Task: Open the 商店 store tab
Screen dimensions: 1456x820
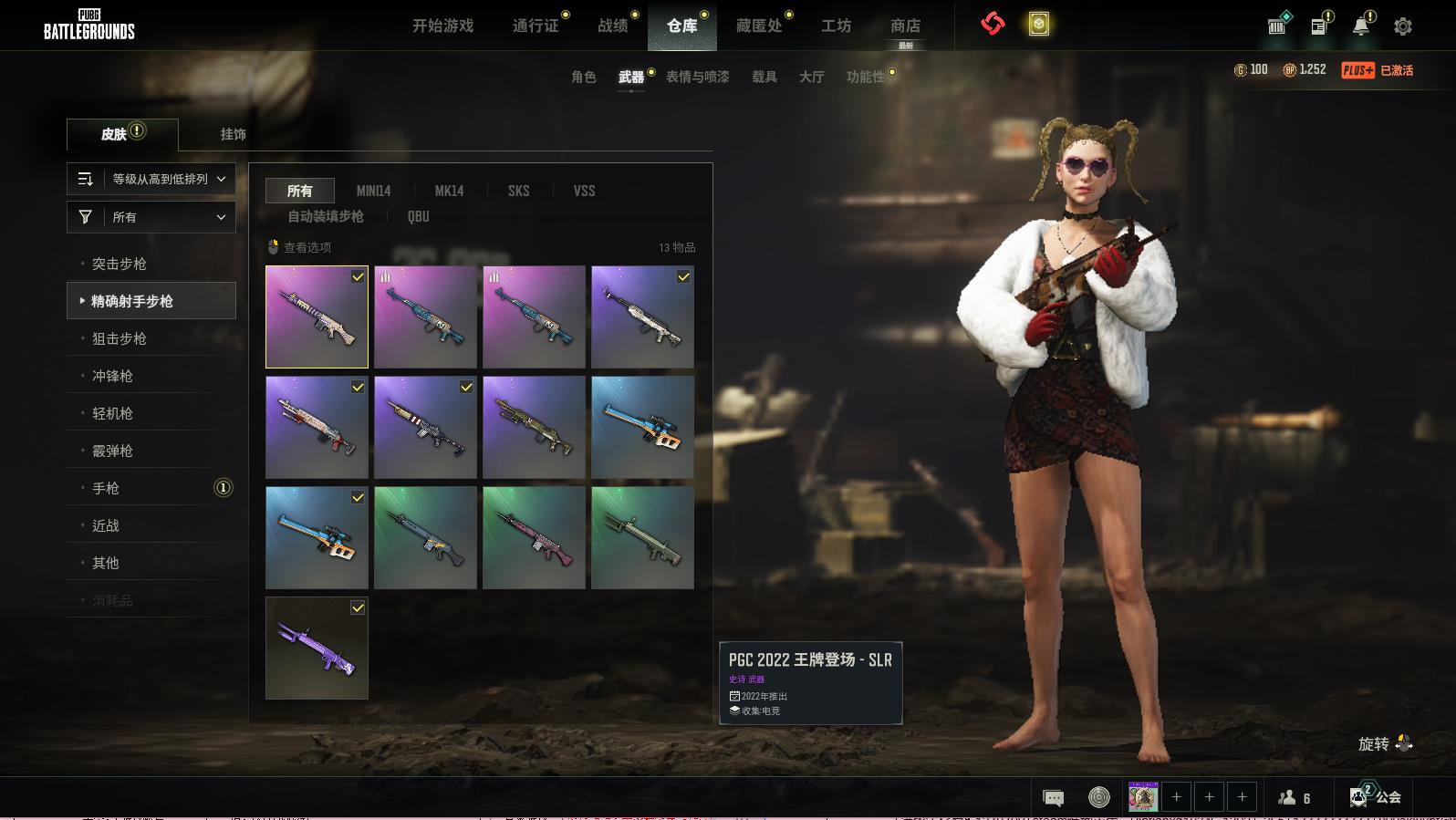Action: [905, 26]
